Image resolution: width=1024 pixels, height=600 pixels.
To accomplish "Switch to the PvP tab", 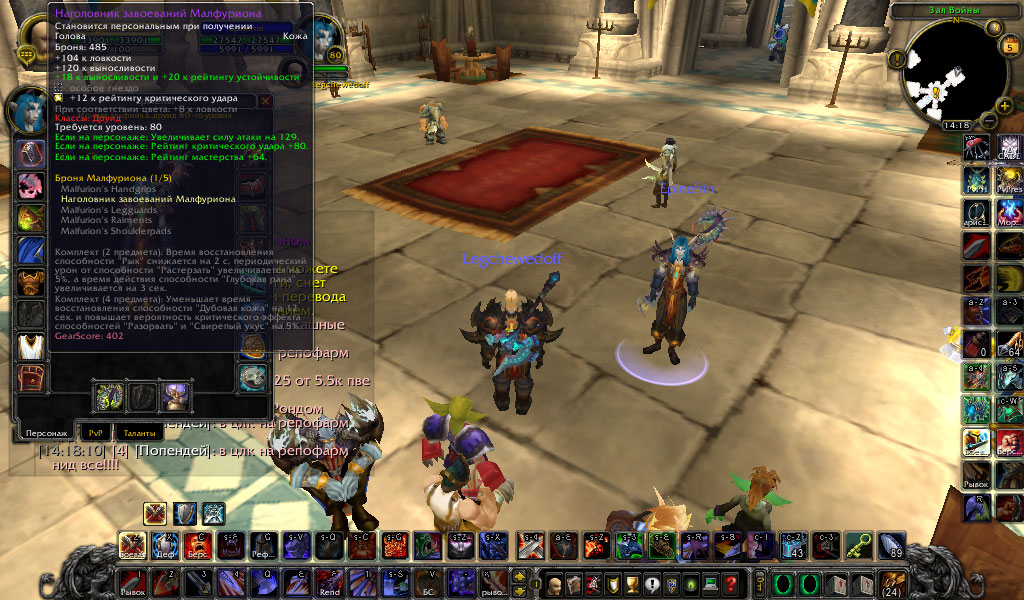I will coord(95,433).
